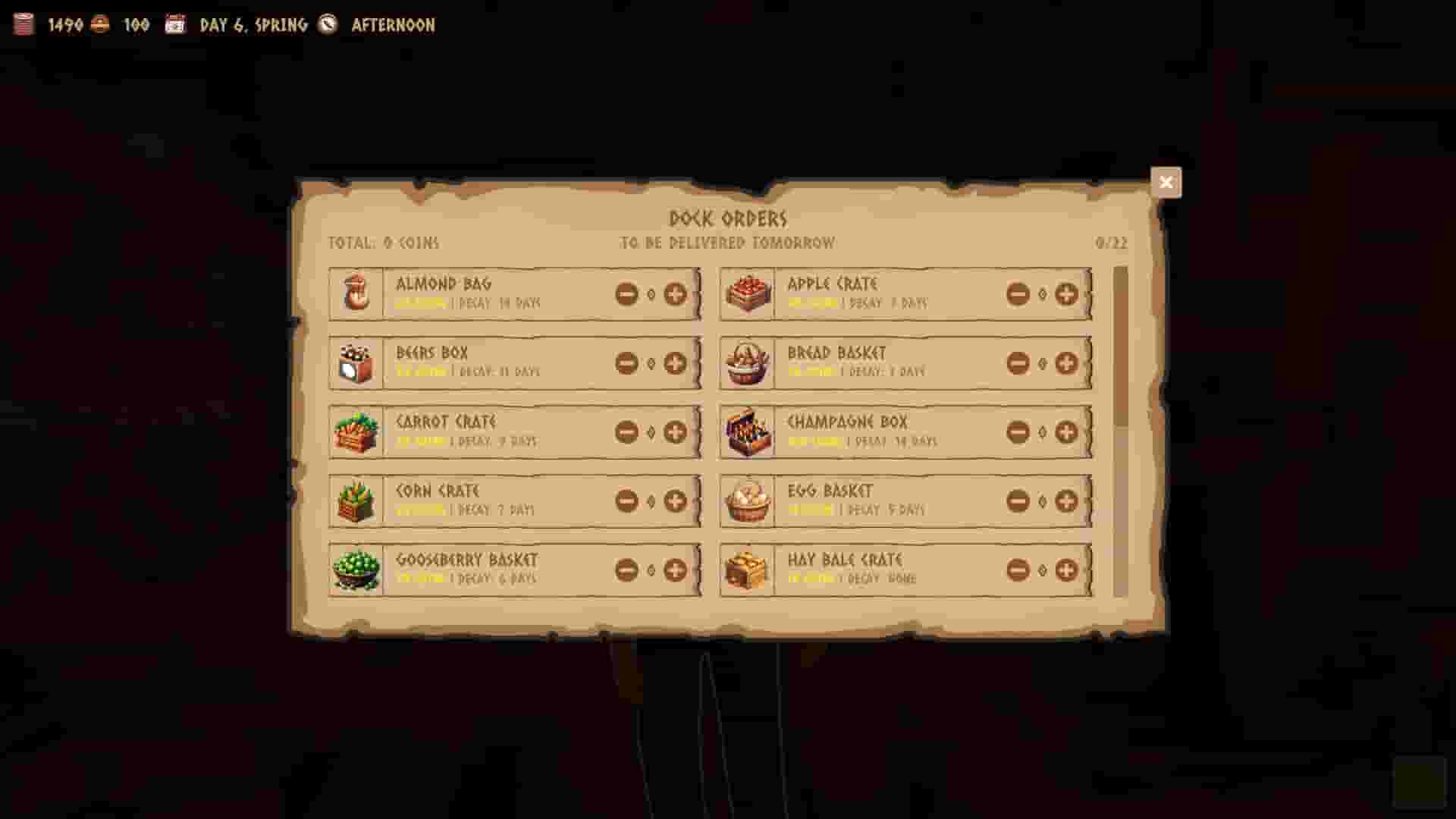Select the Carrot Crate icon
1456x819 pixels.
click(356, 432)
